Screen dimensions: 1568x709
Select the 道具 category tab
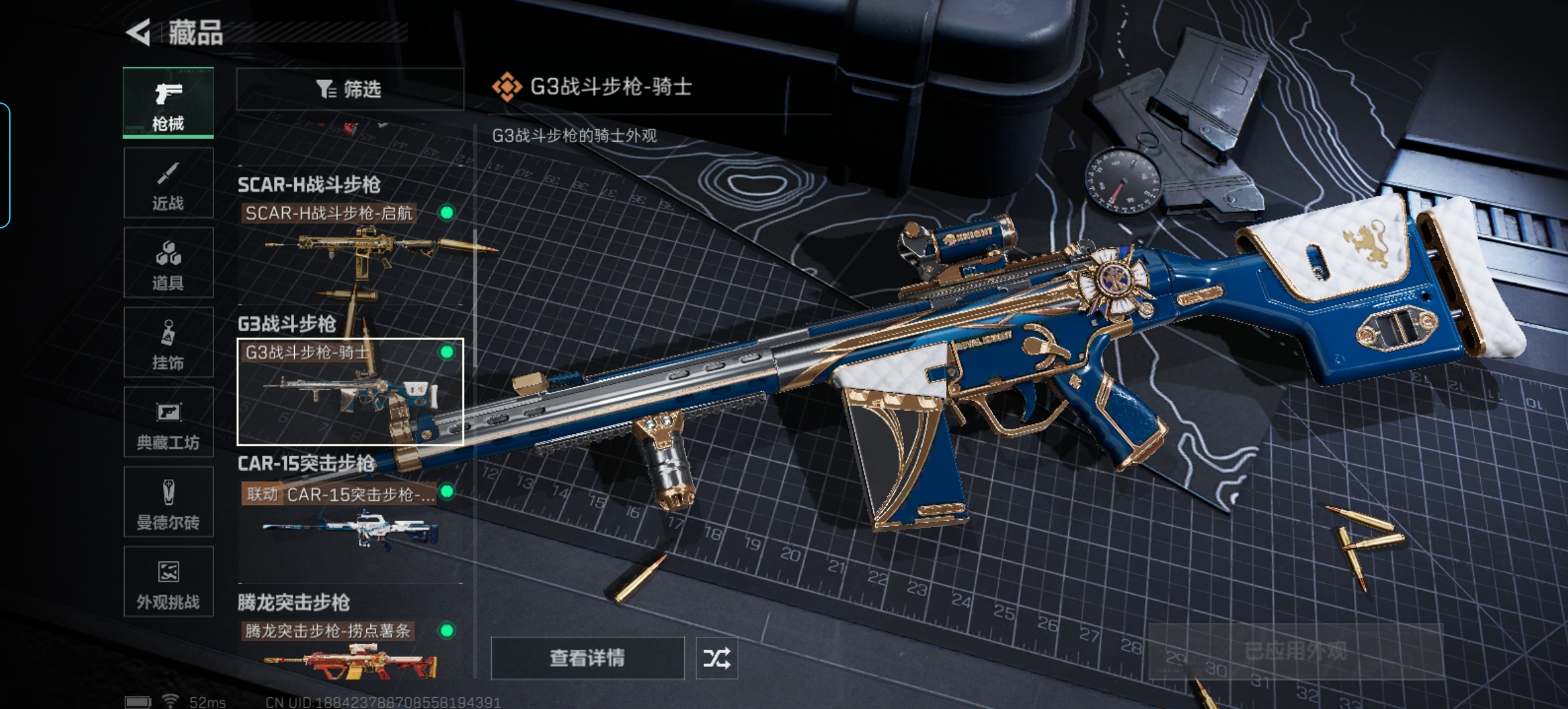tap(168, 263)
